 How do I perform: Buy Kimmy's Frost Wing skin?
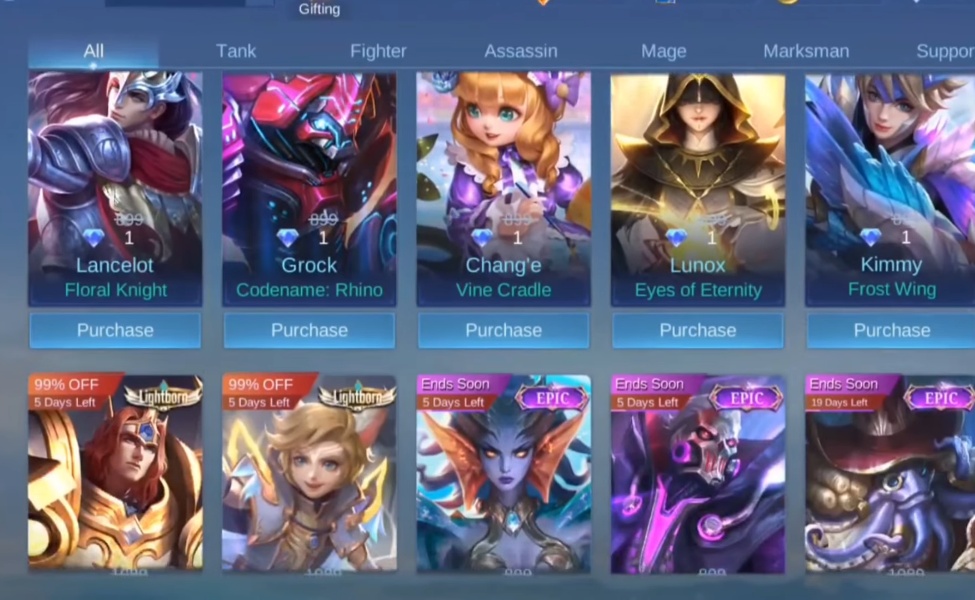(891, 330)
